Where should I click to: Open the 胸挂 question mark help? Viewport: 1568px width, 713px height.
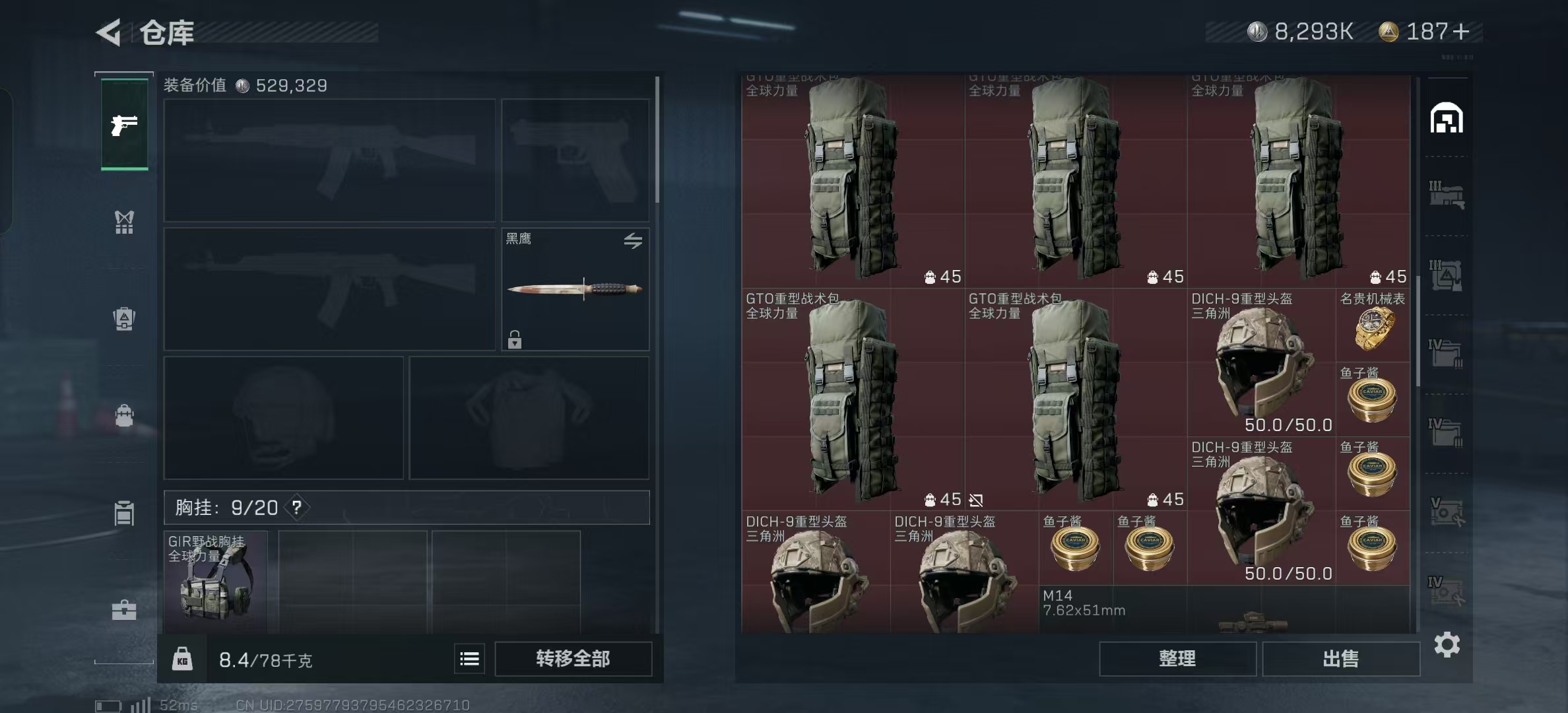pos(297,508)
